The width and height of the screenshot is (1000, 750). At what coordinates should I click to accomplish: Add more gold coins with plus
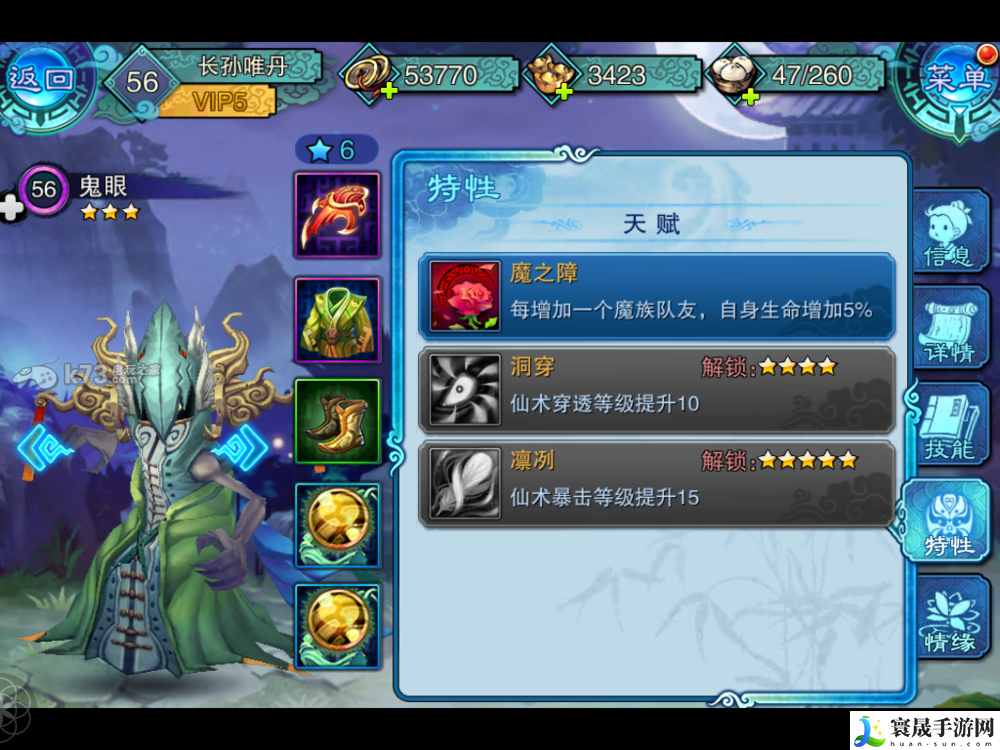pos(387,92)
